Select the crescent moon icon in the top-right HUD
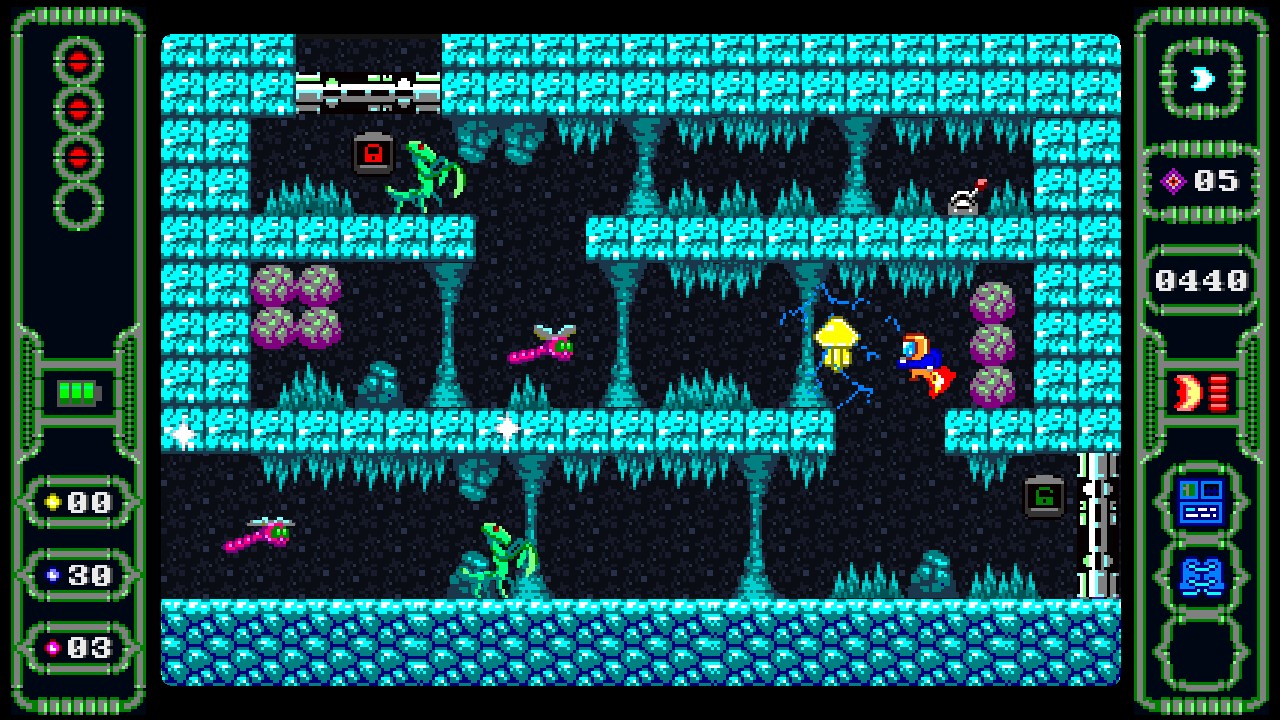This screenshot has height=720, width=1280. (1204, 79)
